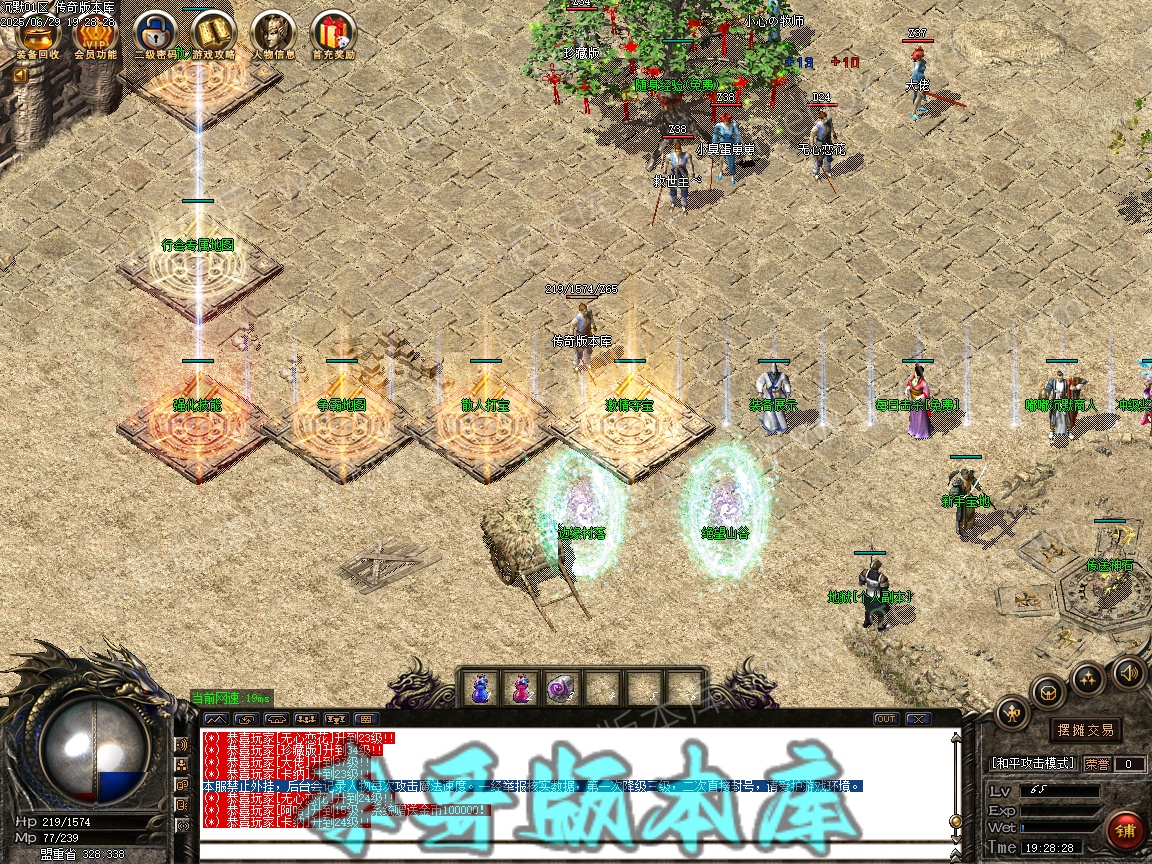Click the 二级密码 padlock icon
Screen dimensions: 1152x864
(155, 34)
